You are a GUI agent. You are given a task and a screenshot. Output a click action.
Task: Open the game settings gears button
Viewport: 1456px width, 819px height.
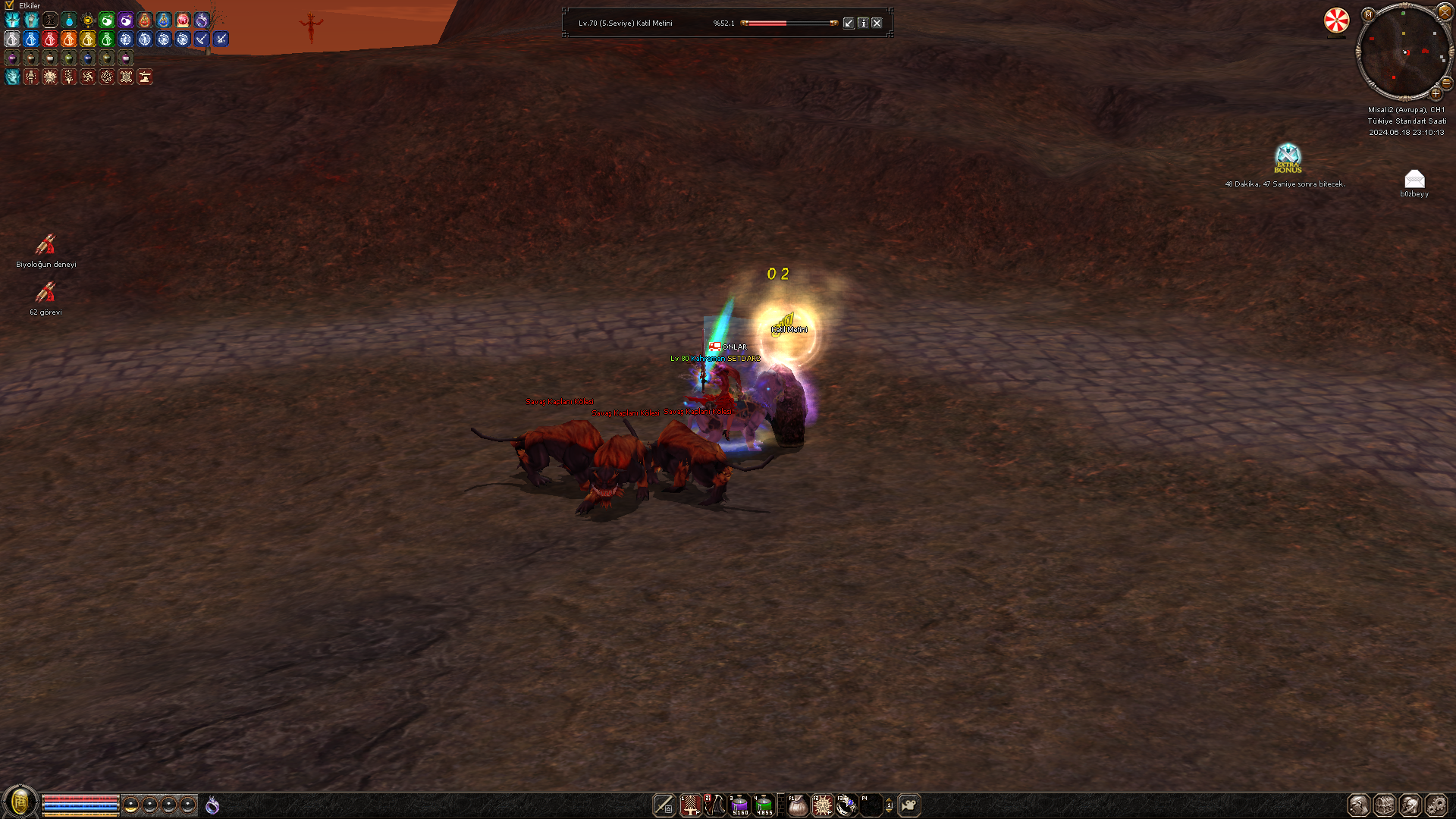(1436, 805)
